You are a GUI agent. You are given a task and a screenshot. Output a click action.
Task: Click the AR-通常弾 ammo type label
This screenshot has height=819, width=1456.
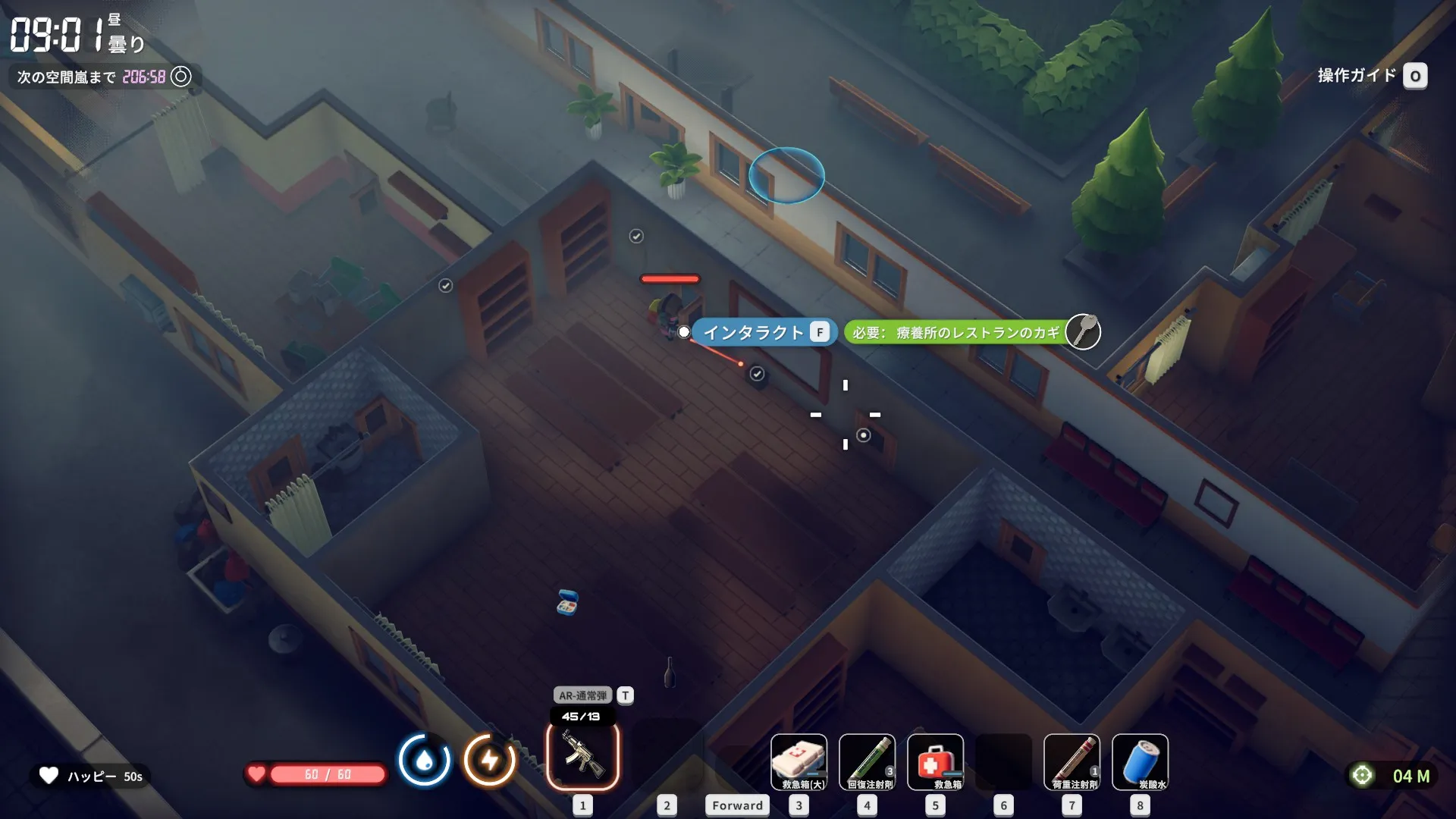click(x=582, y=695)
